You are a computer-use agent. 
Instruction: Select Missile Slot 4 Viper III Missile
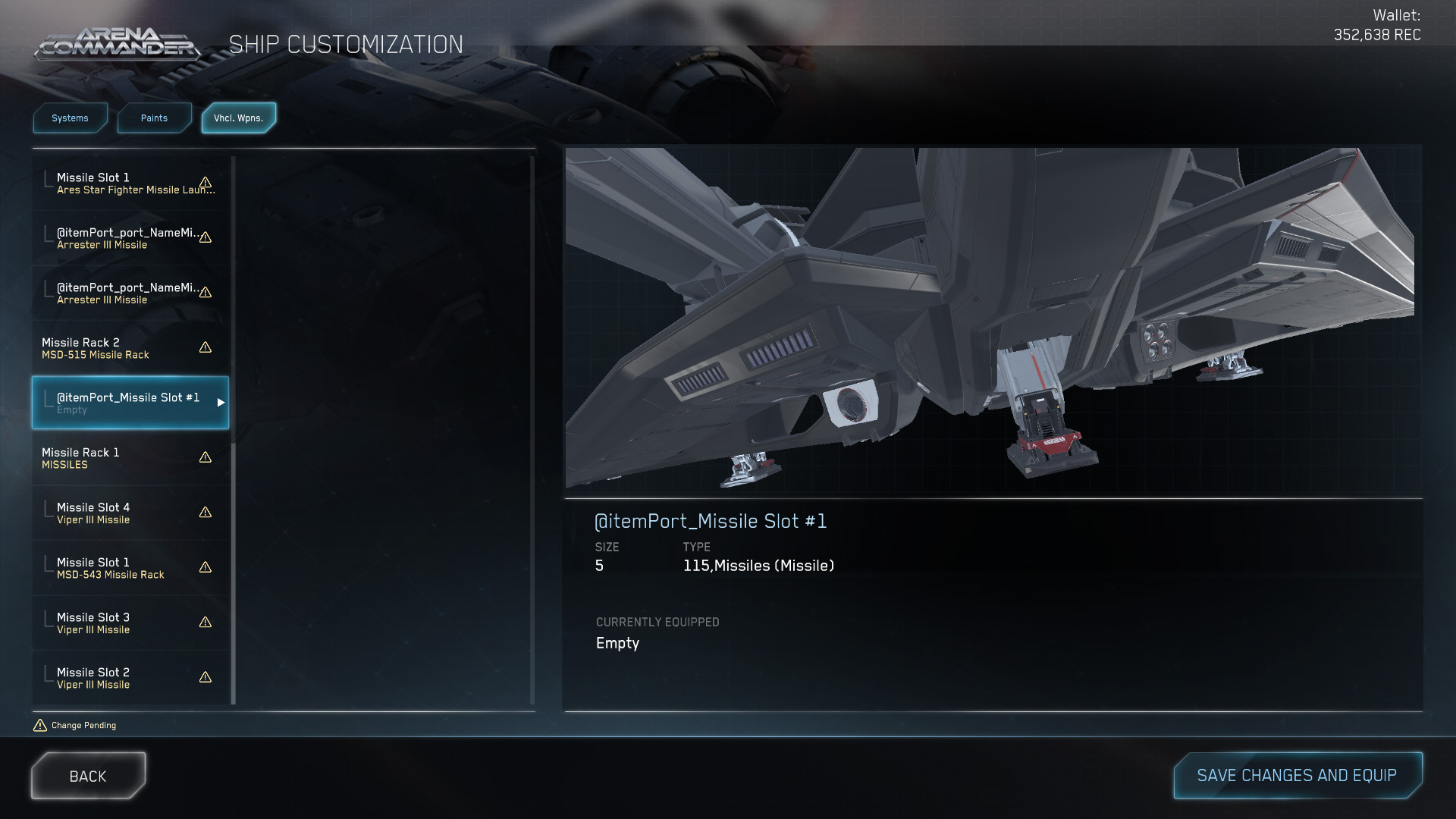tap(114, 513)
